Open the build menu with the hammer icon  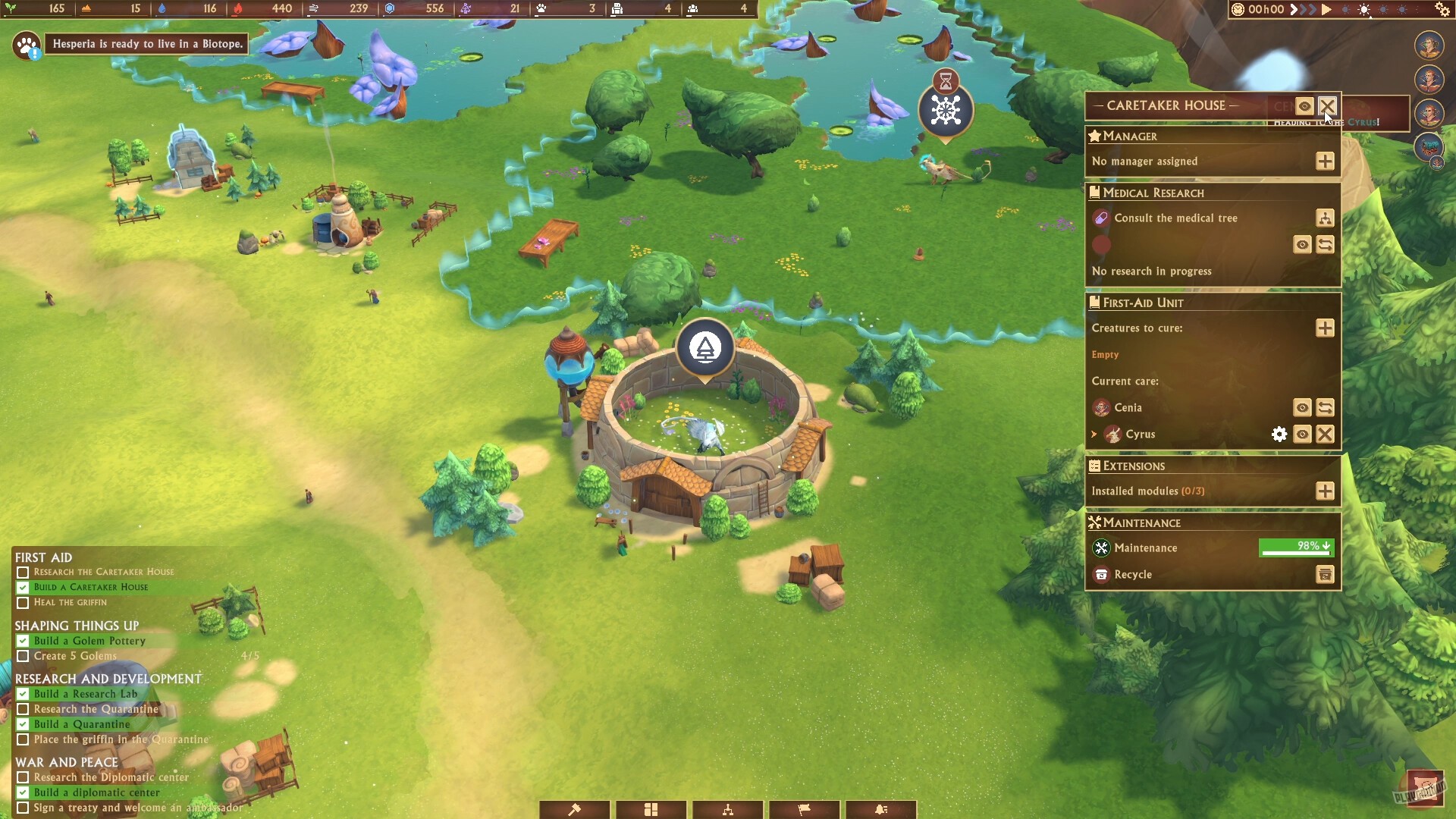(574, 810)
